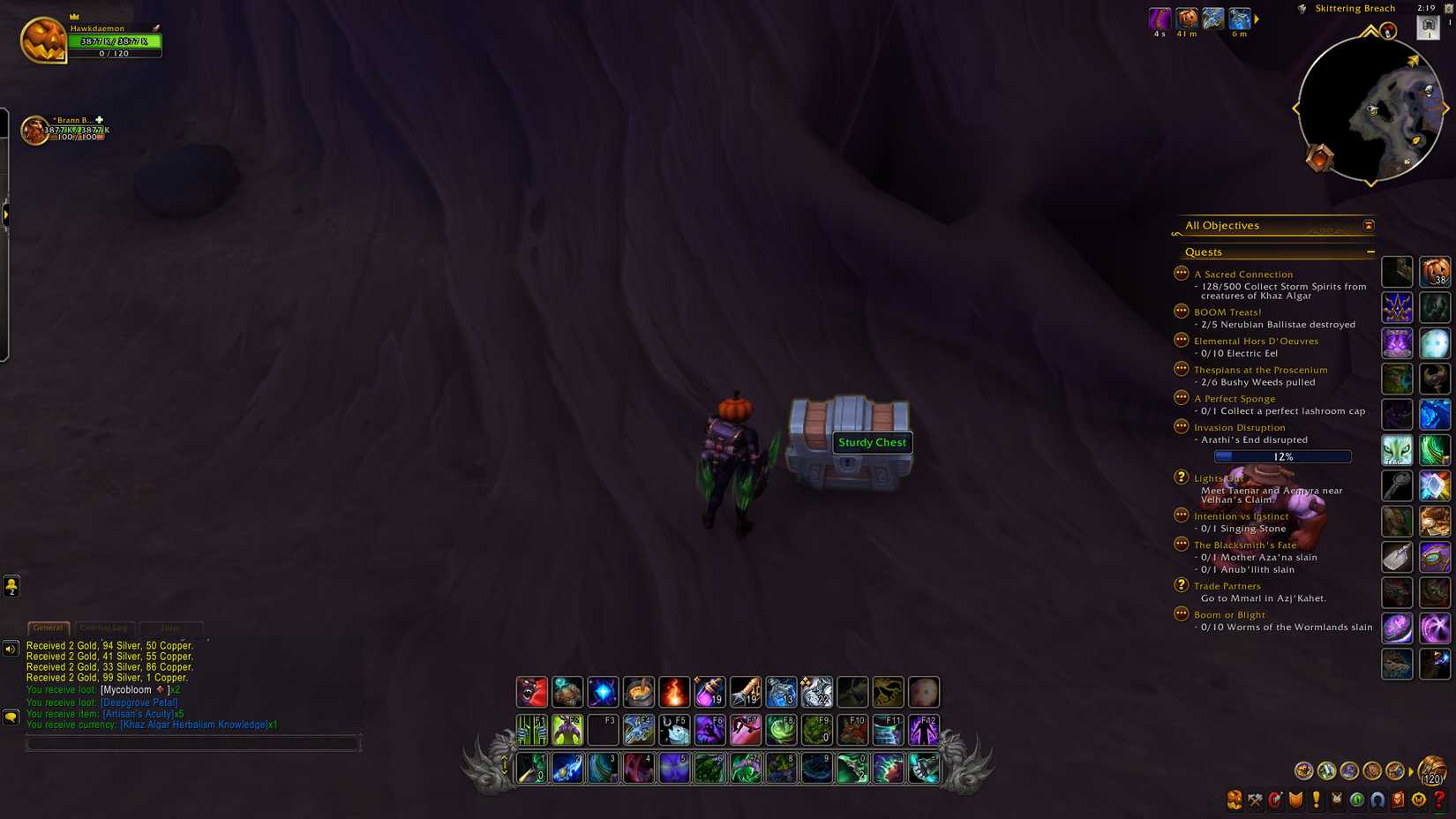
Task: Open the Dungeon Finder green eye icon
Action: (x=1356, y=800)
